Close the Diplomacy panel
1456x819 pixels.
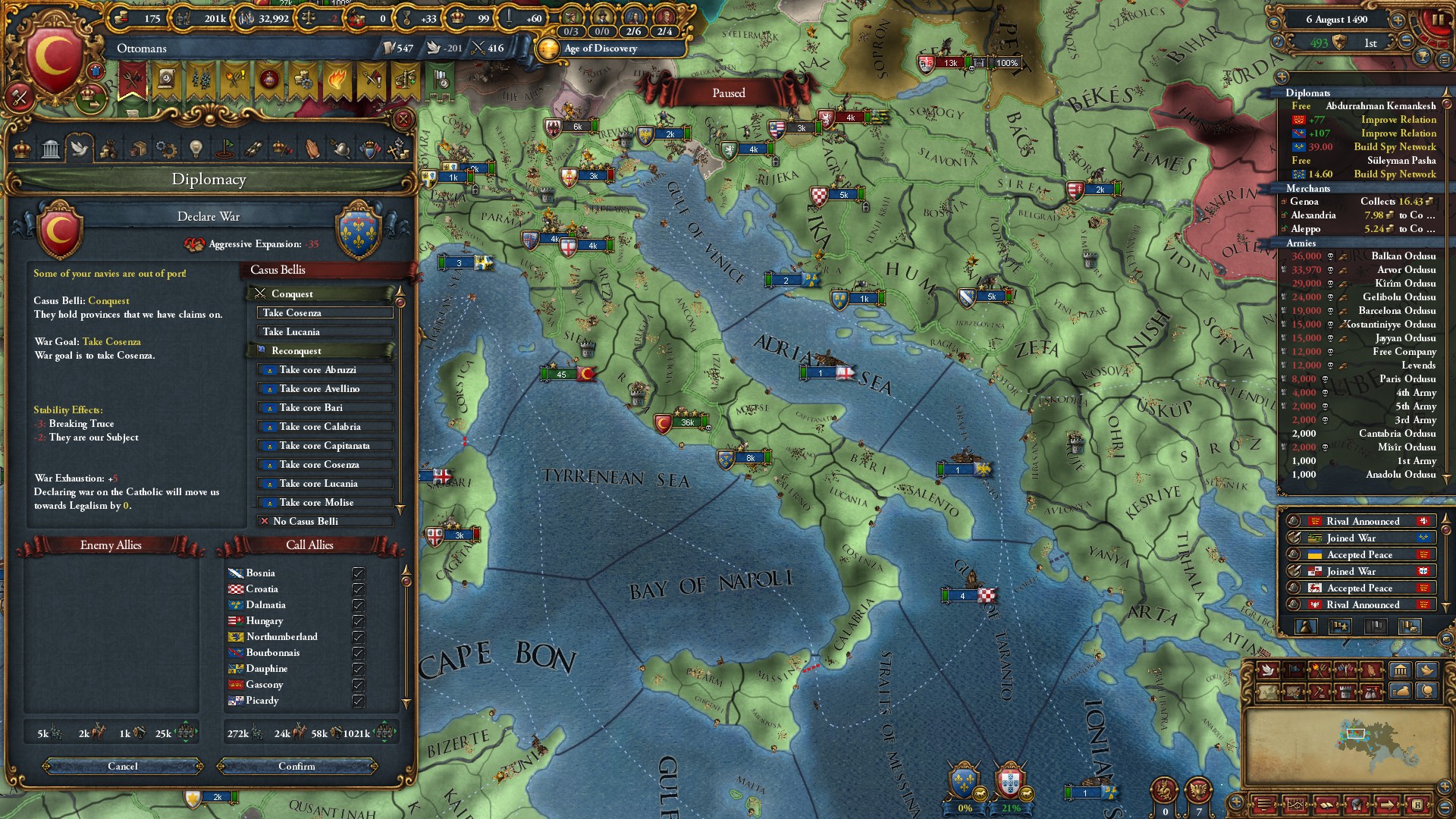[x=403, y=119]
